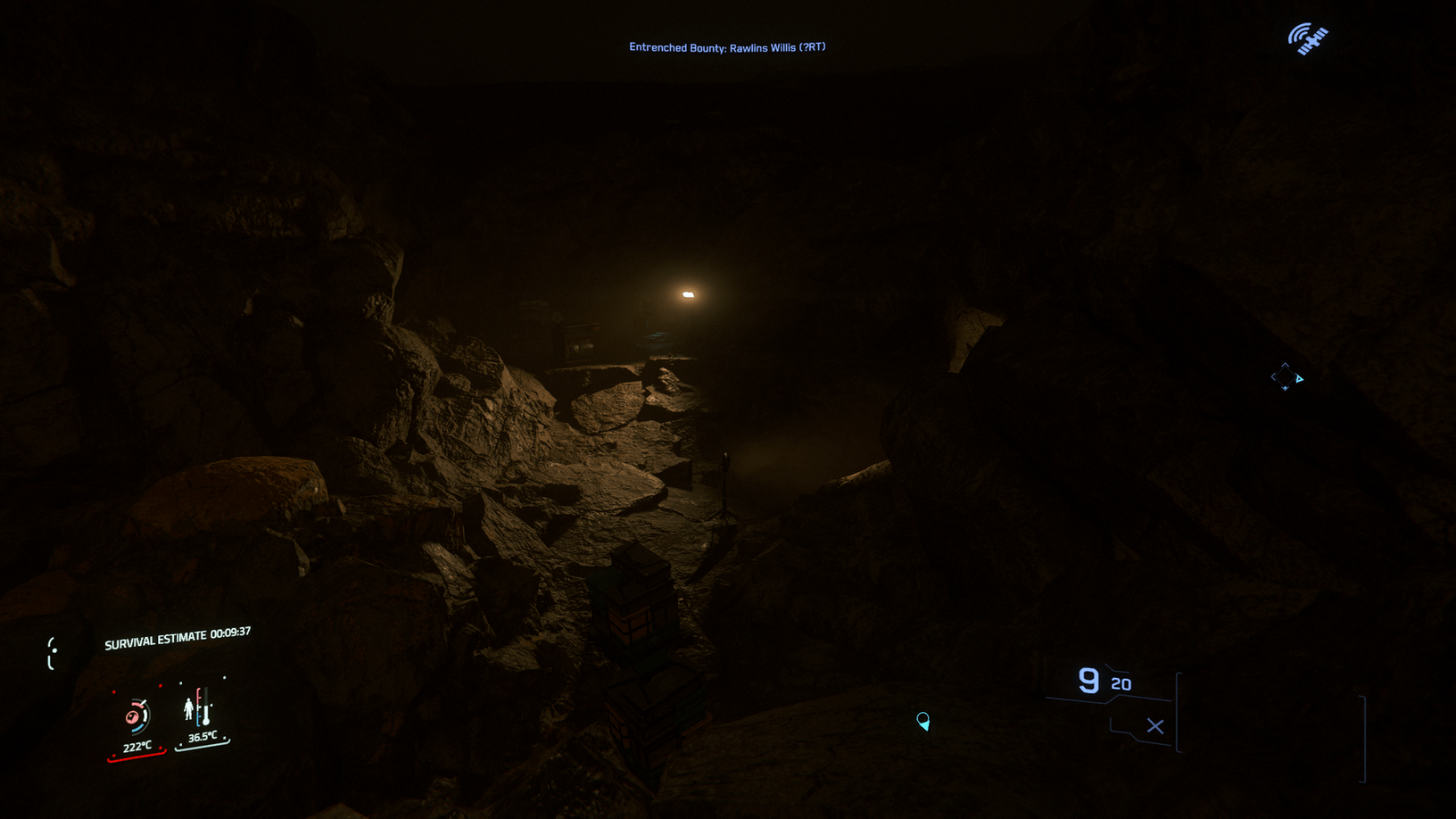The width and height of the screenshot is (1456, 819).
Task: Select the X fire-mode indicator near the ammo counter
Action: click(1154, 726)
